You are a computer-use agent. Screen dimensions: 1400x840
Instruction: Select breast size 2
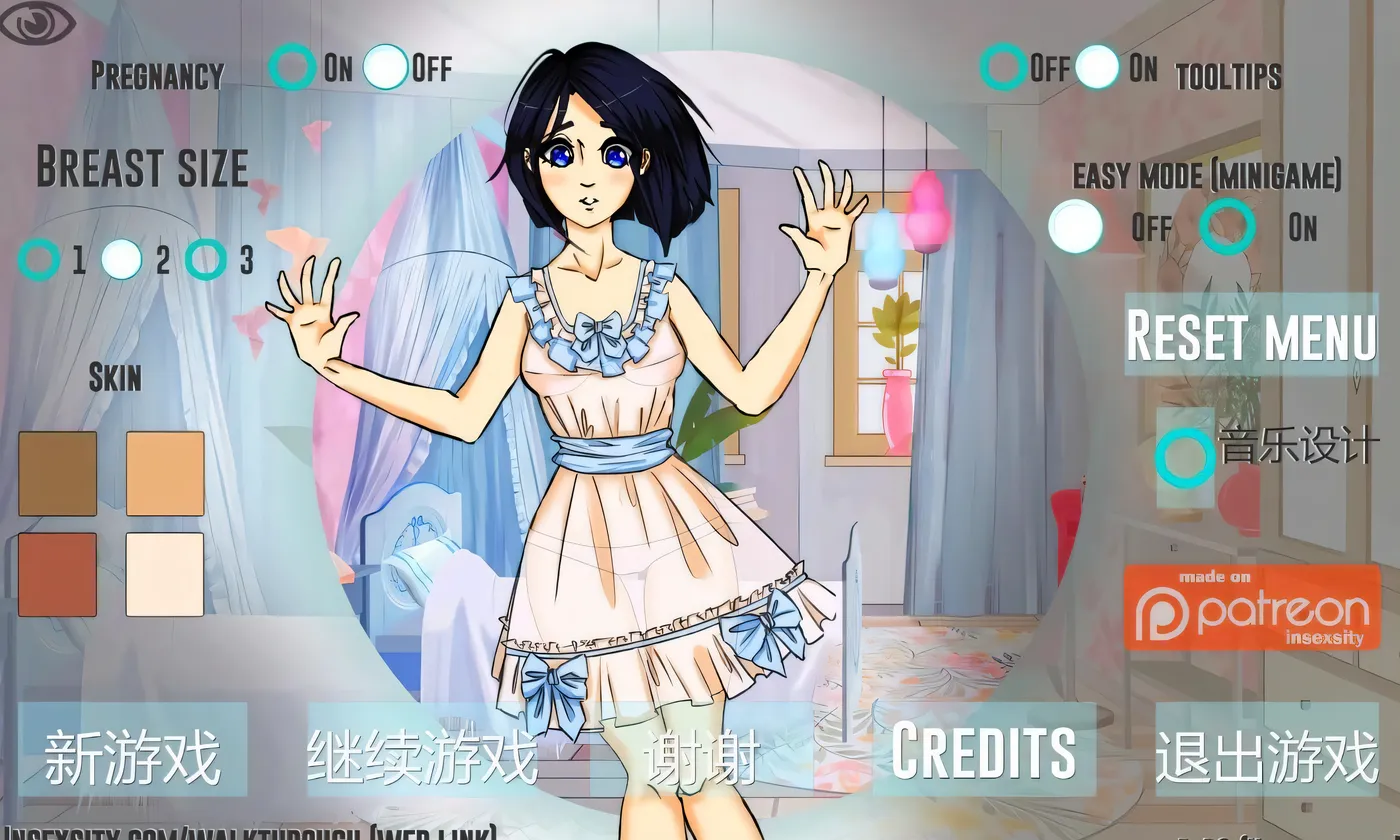[123, 257]
